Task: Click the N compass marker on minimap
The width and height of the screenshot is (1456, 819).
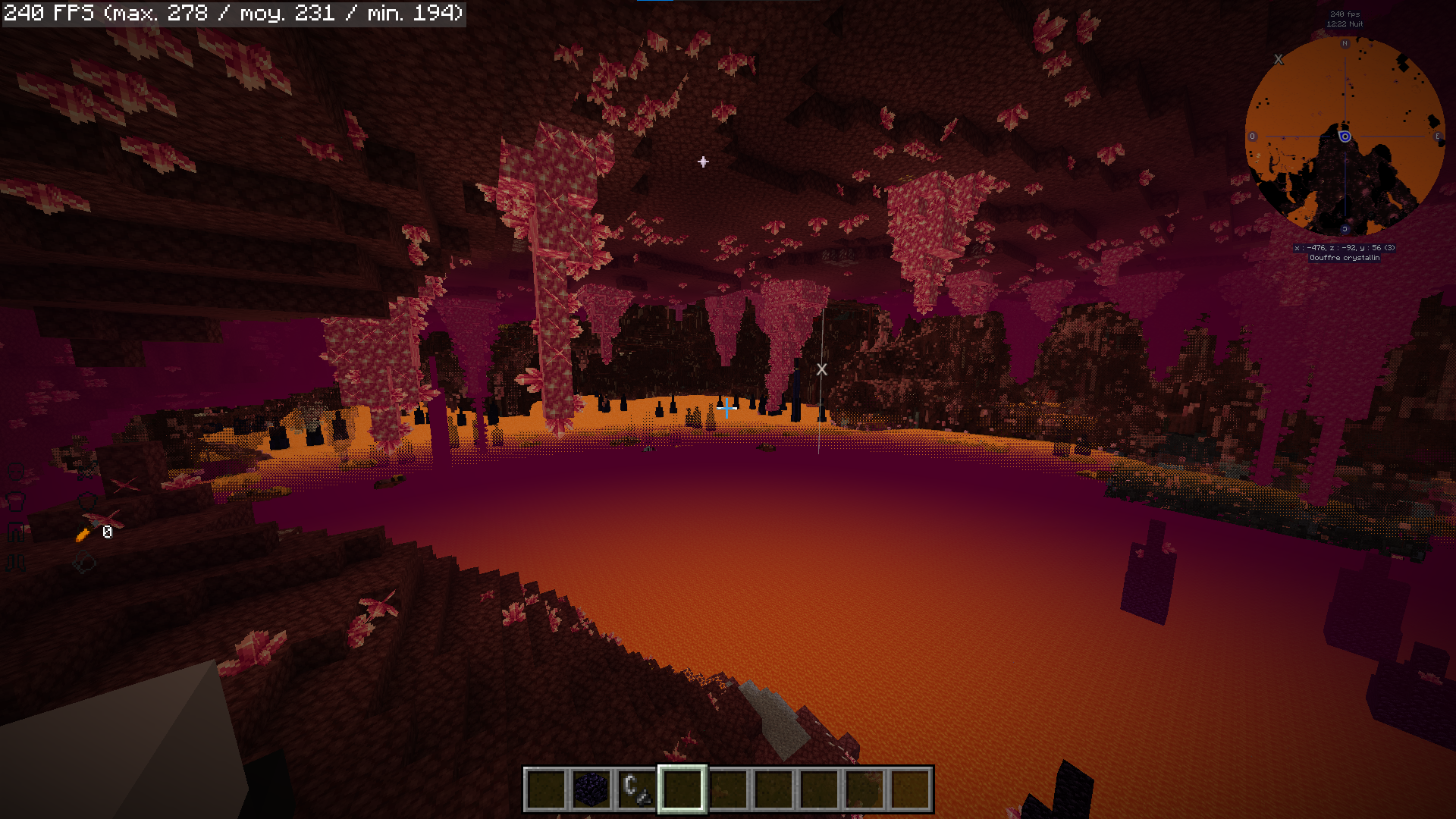Action: 1345,44
